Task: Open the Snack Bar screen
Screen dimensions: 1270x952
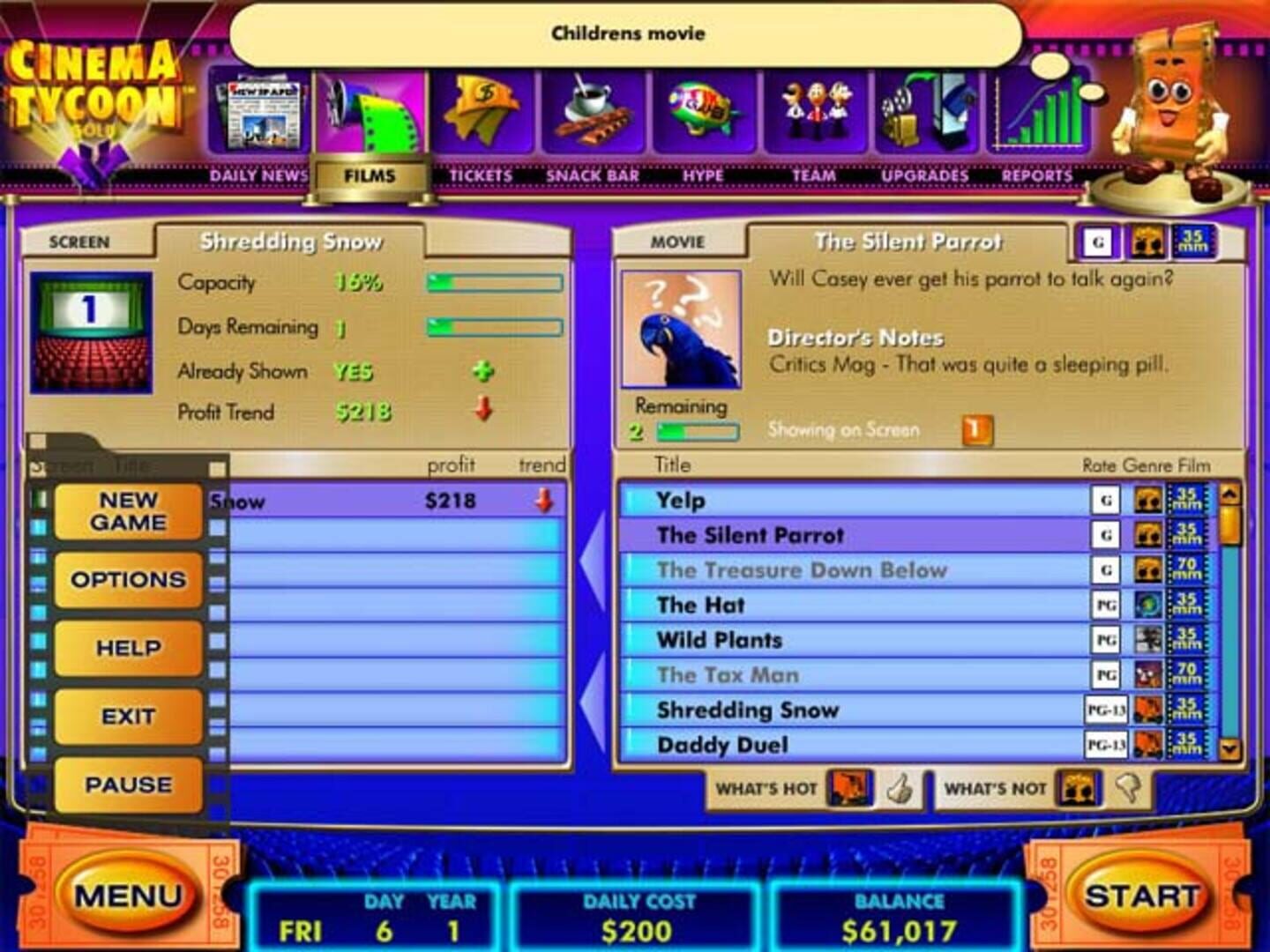Action: (x=593, y=110)
